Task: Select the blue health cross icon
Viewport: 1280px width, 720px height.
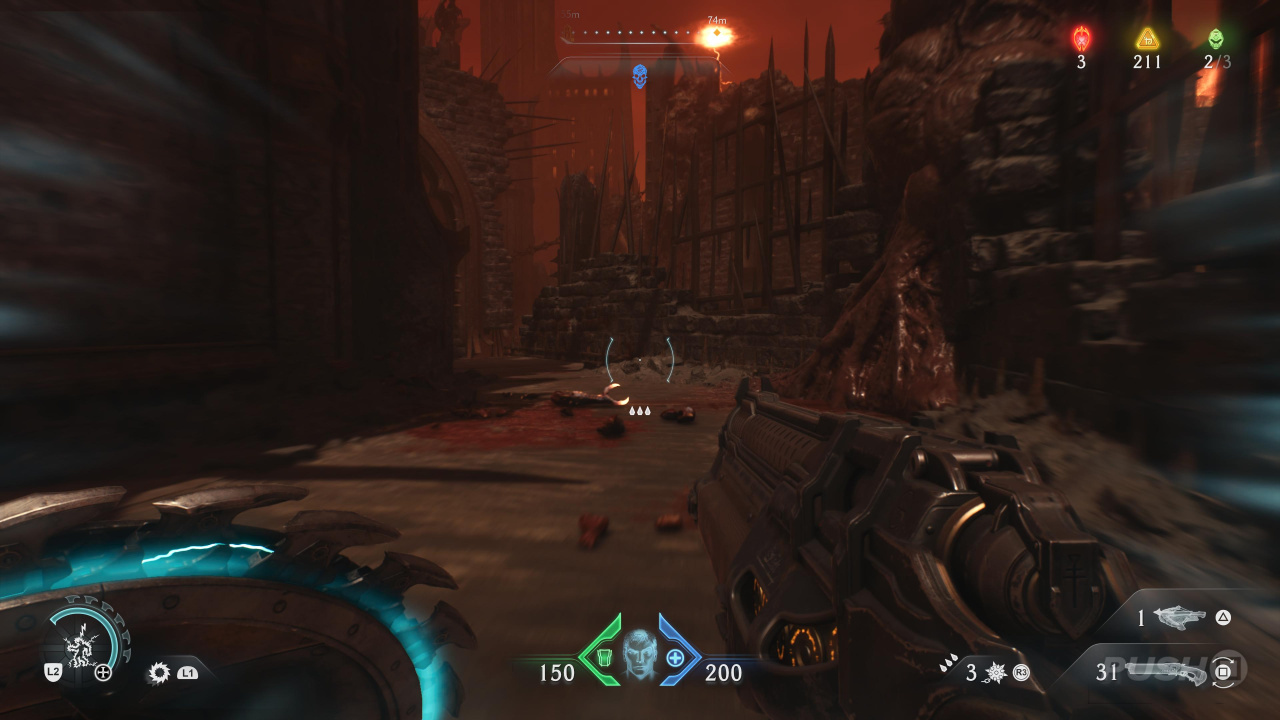Action: coord(675,658)
